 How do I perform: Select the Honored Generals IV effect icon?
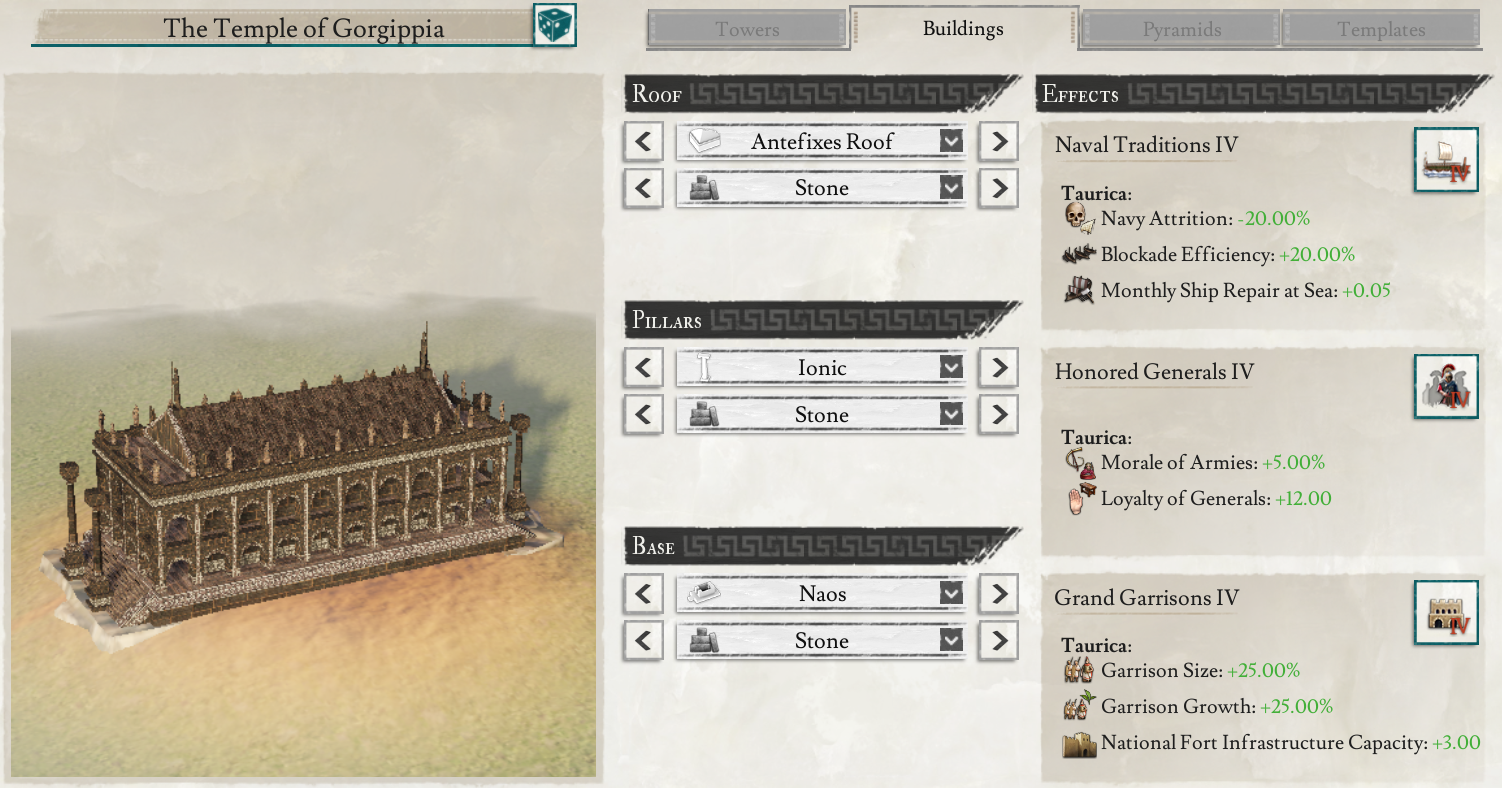(x=1446, y=386)
